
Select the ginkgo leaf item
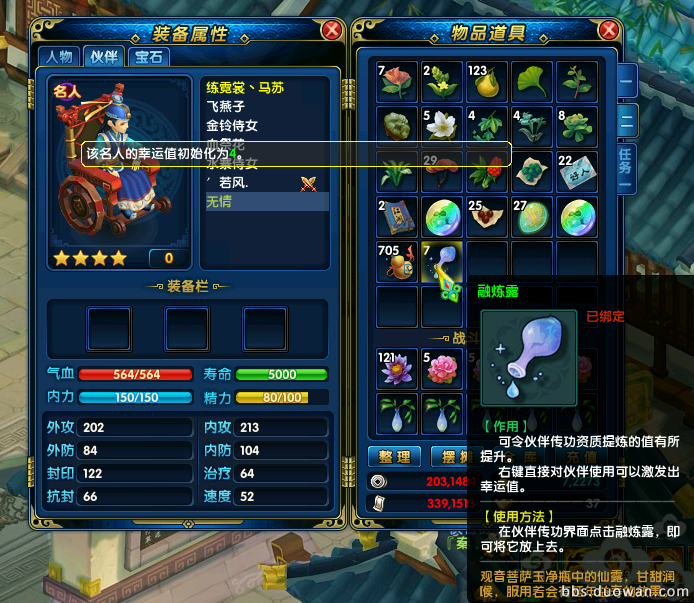(x=531, y=81)
